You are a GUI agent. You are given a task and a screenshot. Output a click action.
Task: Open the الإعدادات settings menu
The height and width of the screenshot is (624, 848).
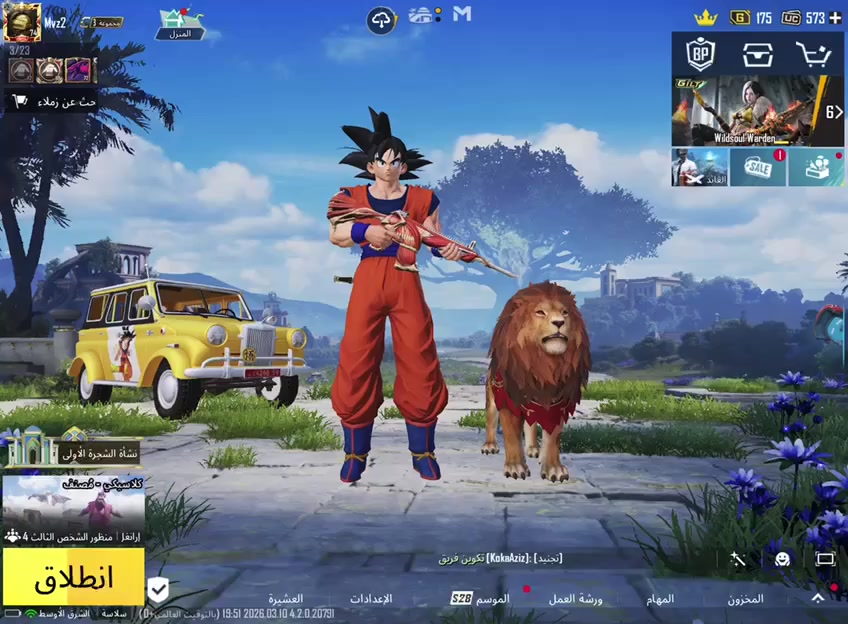point(370,599)
